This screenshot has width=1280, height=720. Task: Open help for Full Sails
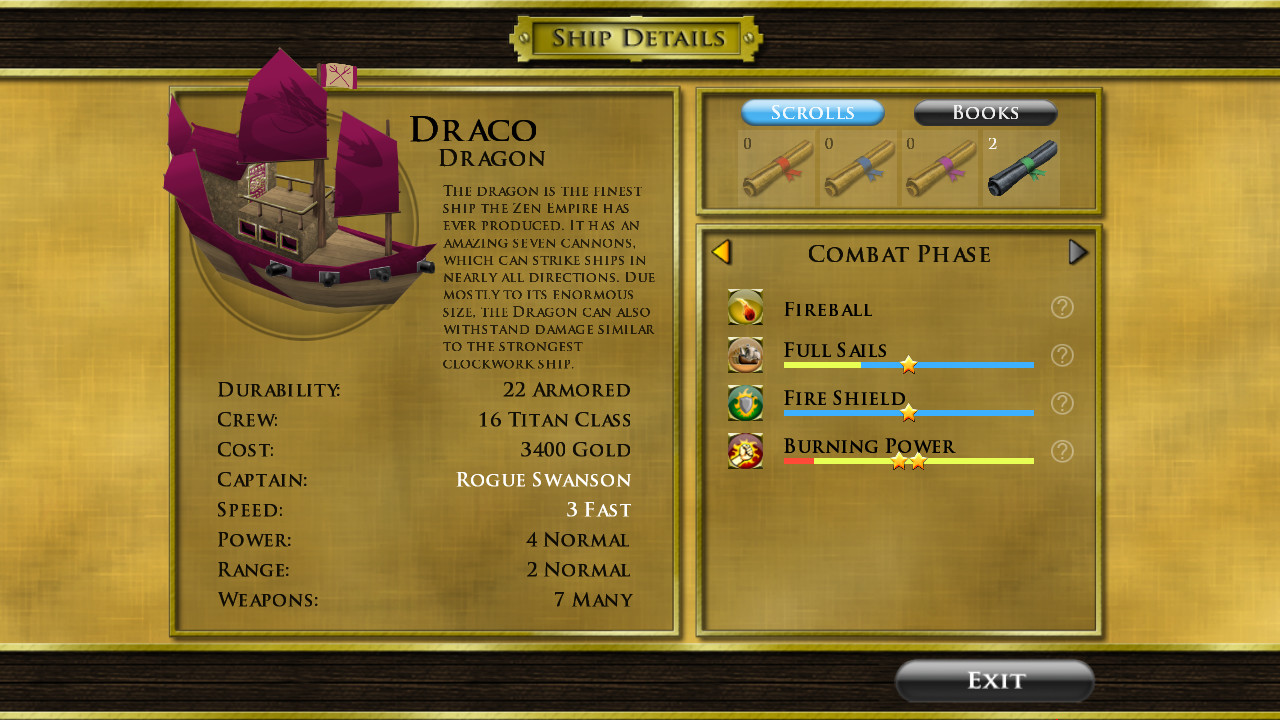point(1062,355)
